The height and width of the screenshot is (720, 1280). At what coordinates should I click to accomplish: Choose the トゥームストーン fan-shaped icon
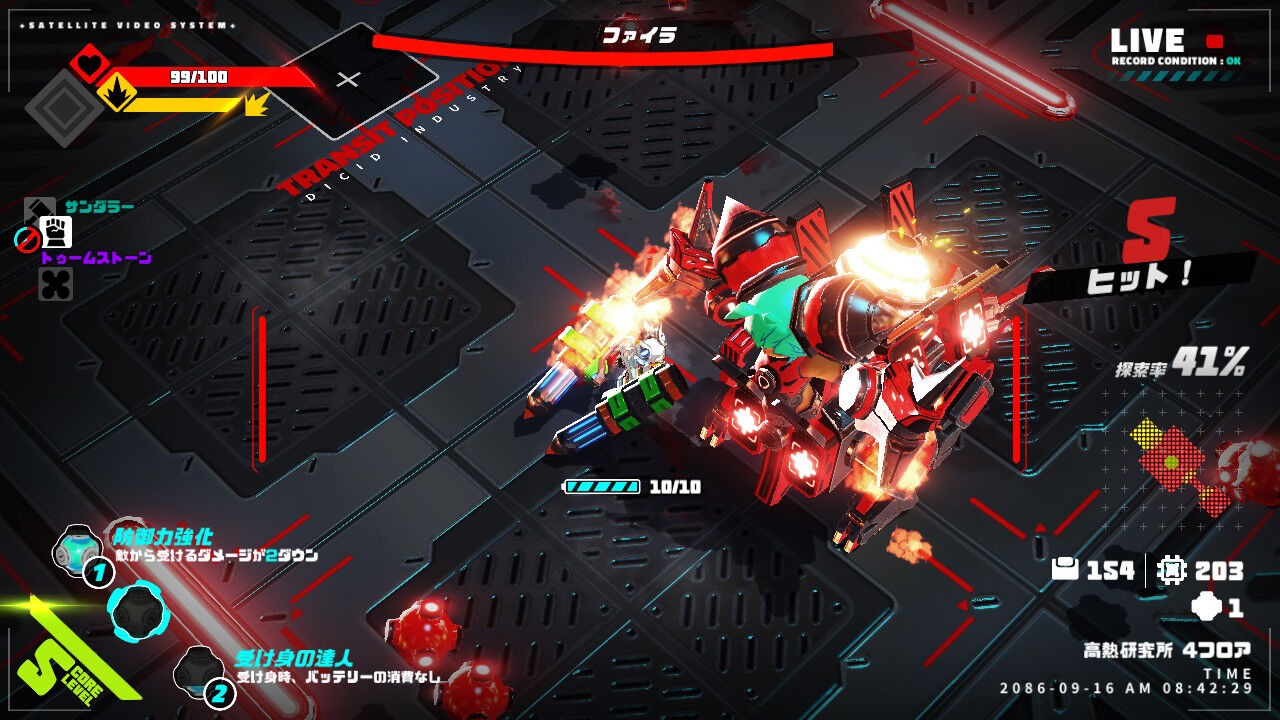tap(55, 284)
